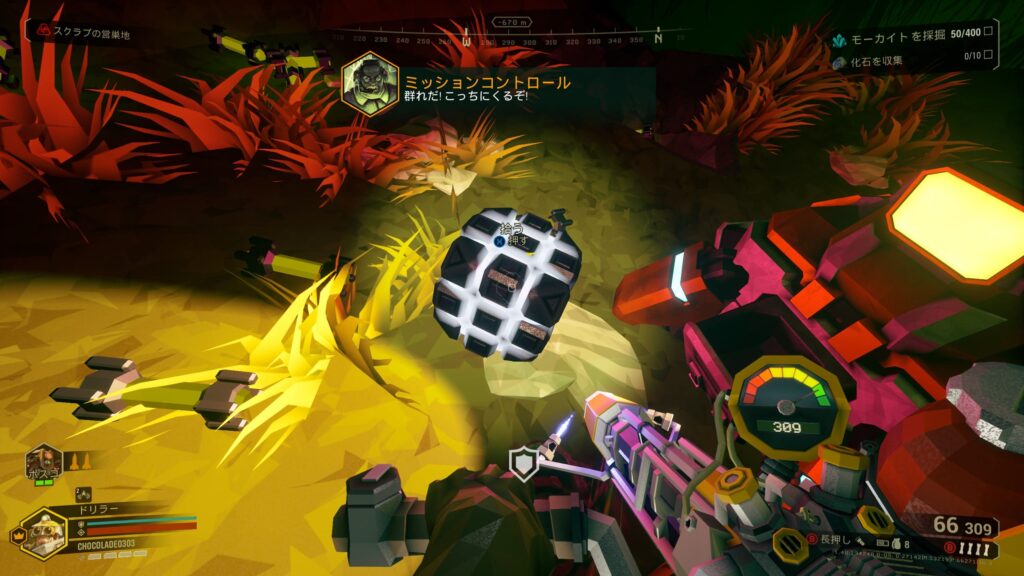
Task: Click the Mission Control speaker portrait
Action: pyautogui.click(x=370, y=83)
